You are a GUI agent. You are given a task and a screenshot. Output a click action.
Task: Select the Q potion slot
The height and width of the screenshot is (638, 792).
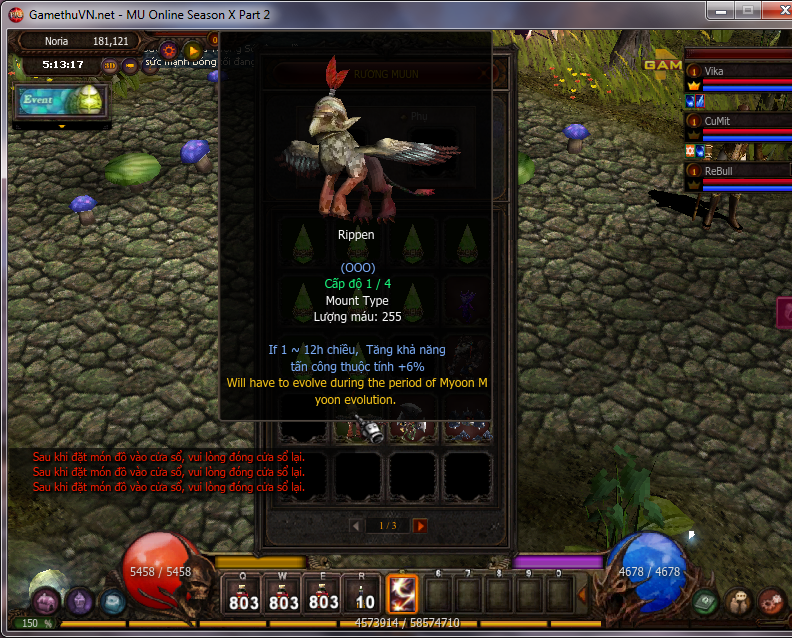tap(243, 594)
